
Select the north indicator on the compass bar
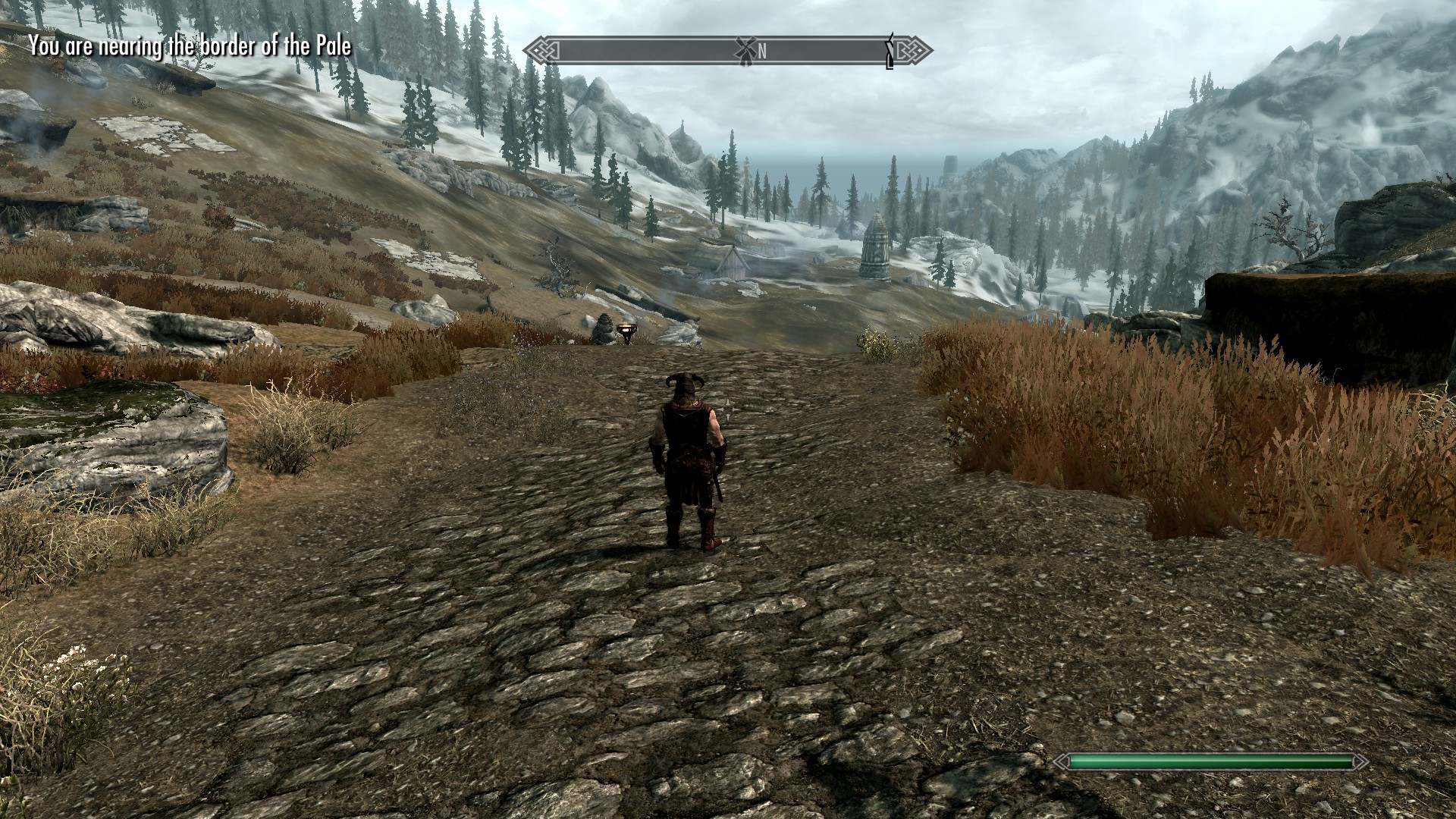(x=762, y=51)
